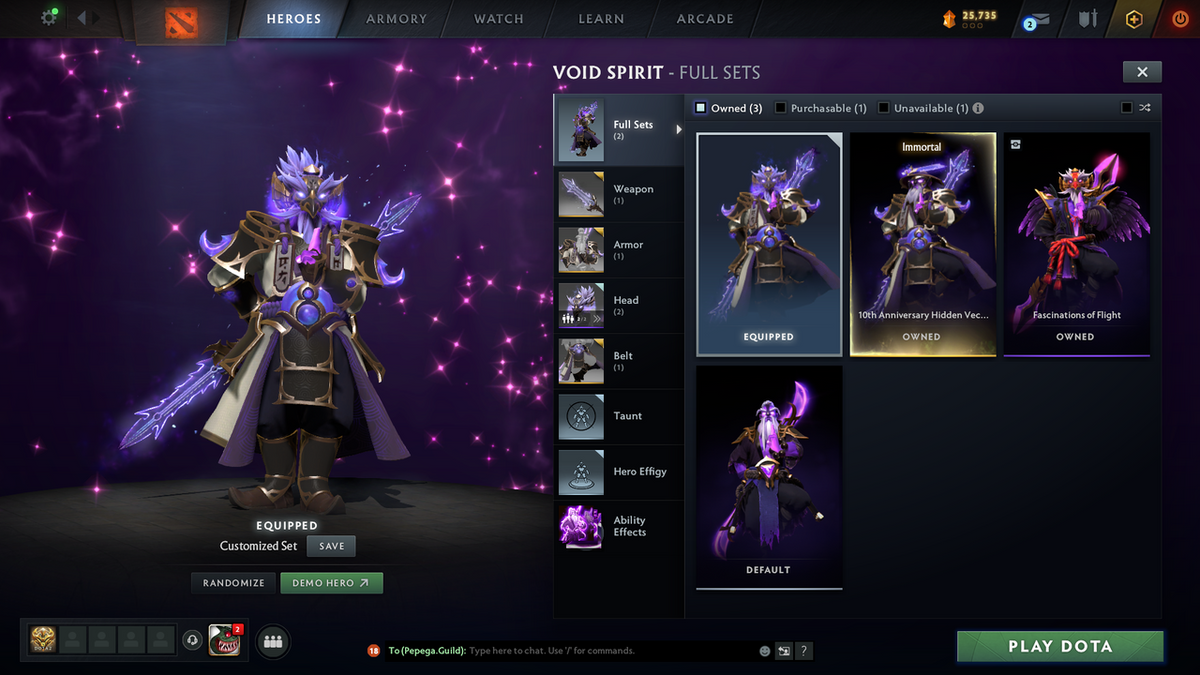
Task: Select the Weapon category
Action: (x=620, y=194)
